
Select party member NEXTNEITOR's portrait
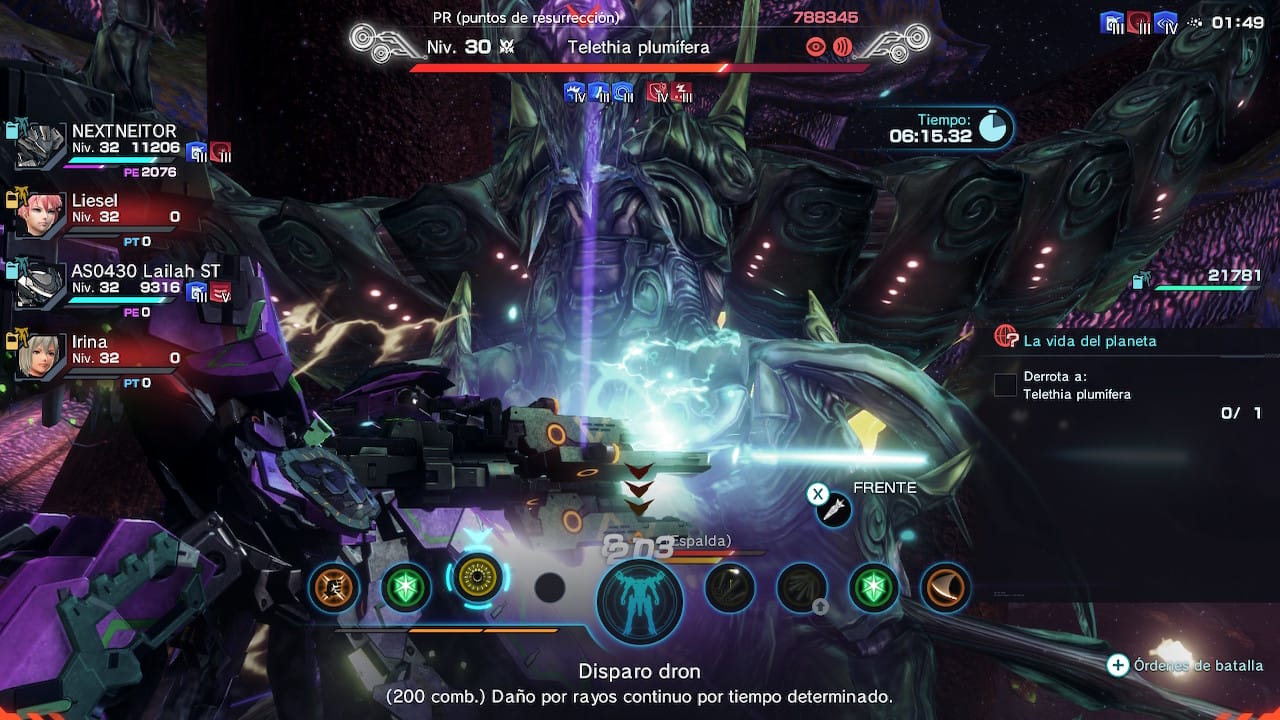[40, 146]
